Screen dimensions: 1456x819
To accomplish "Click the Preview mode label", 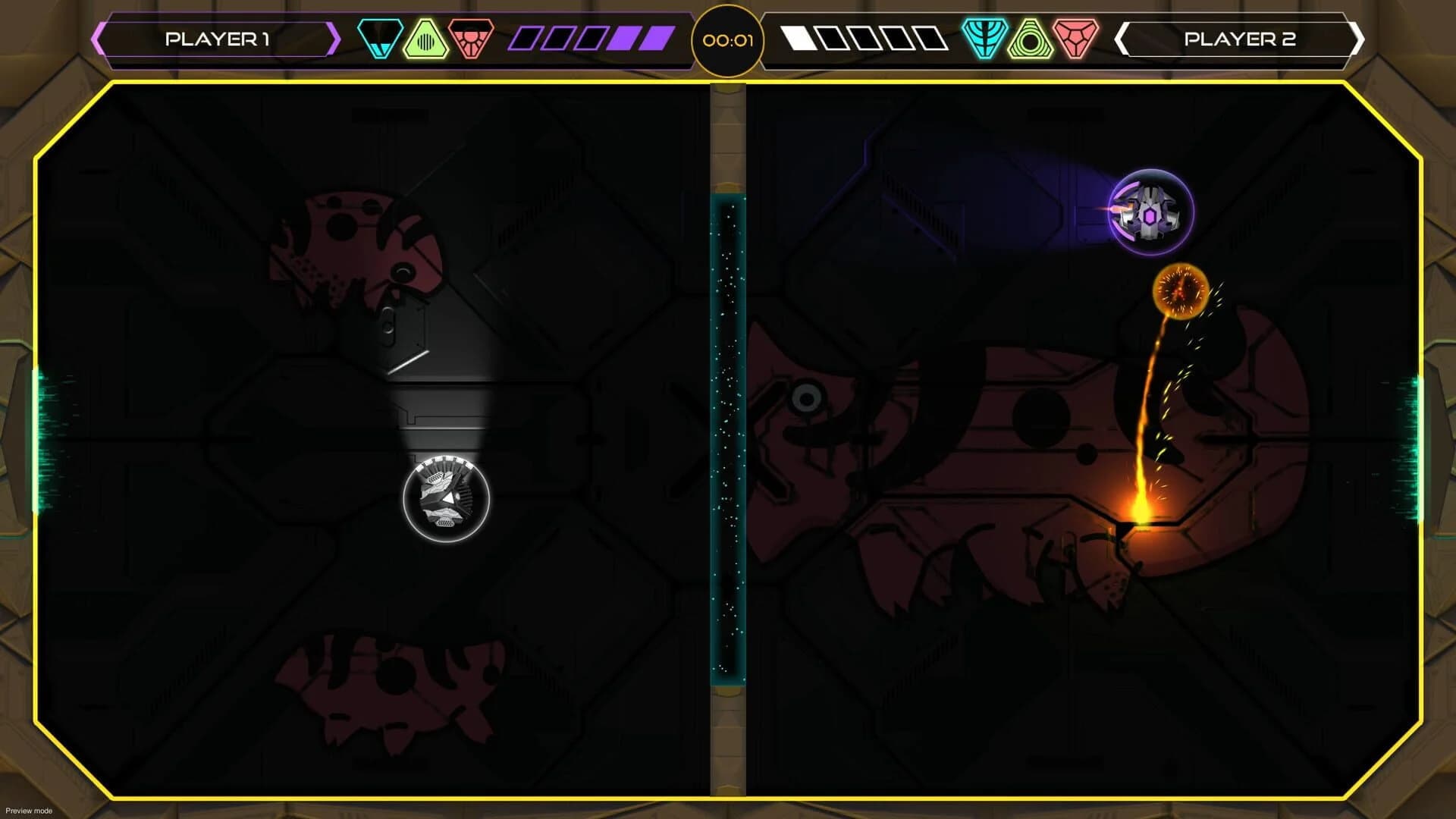I will pos(28,810).
